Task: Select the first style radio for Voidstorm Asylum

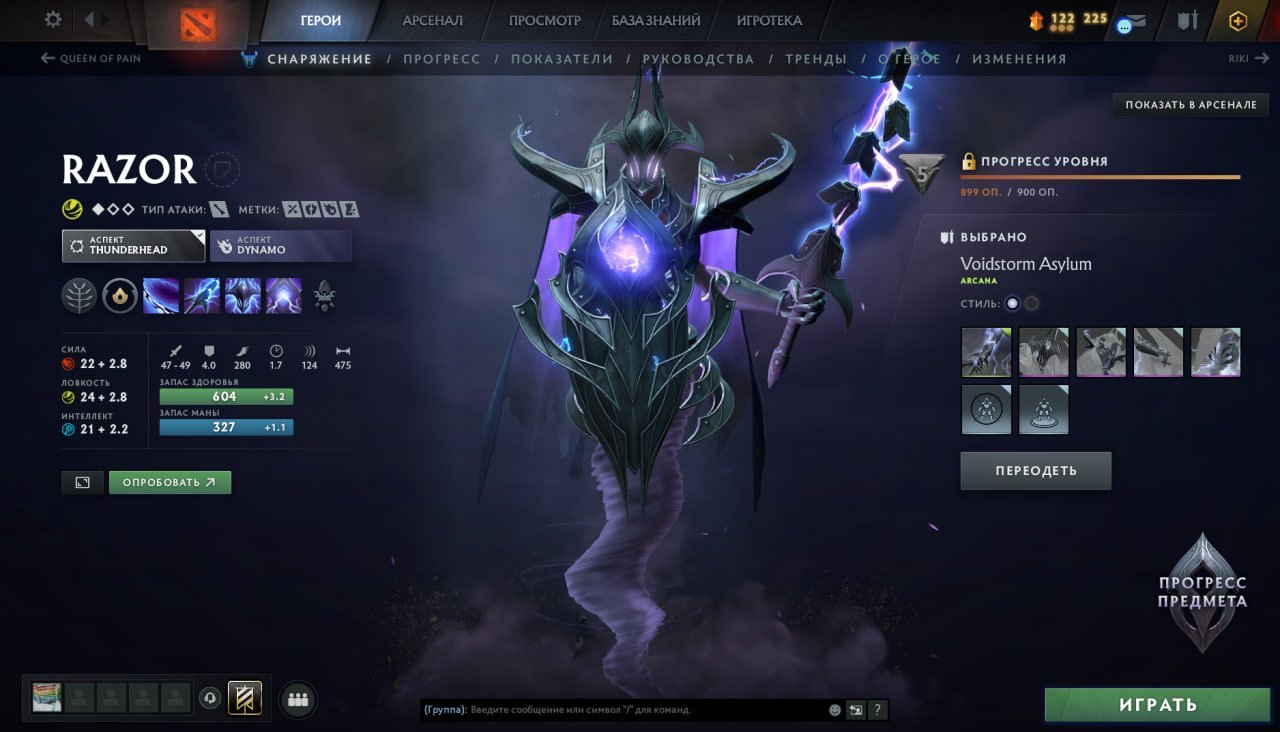Action: (1012, 303)
